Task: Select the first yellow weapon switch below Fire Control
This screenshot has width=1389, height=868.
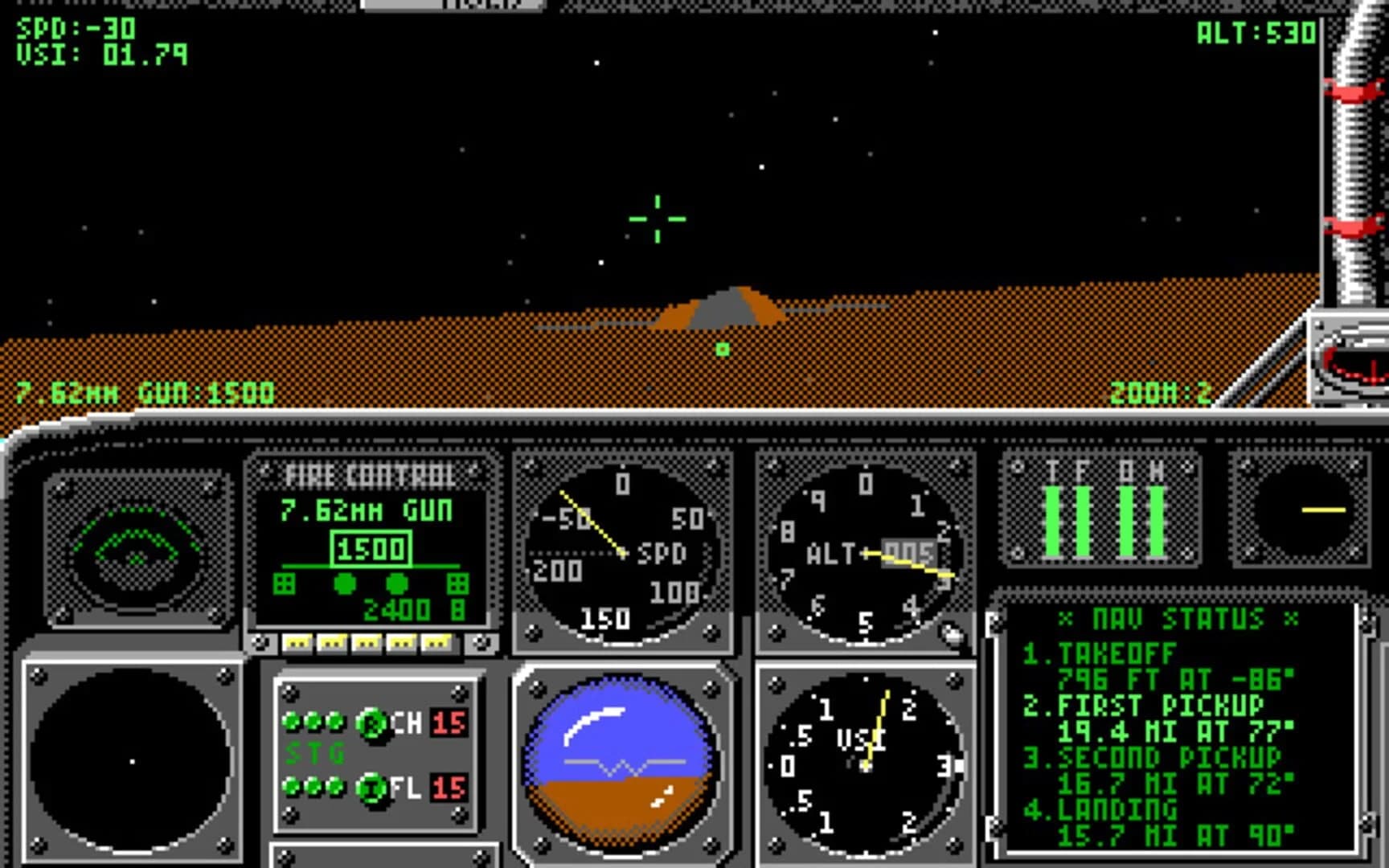Action: pyautogui.click(x=299, y=641)
